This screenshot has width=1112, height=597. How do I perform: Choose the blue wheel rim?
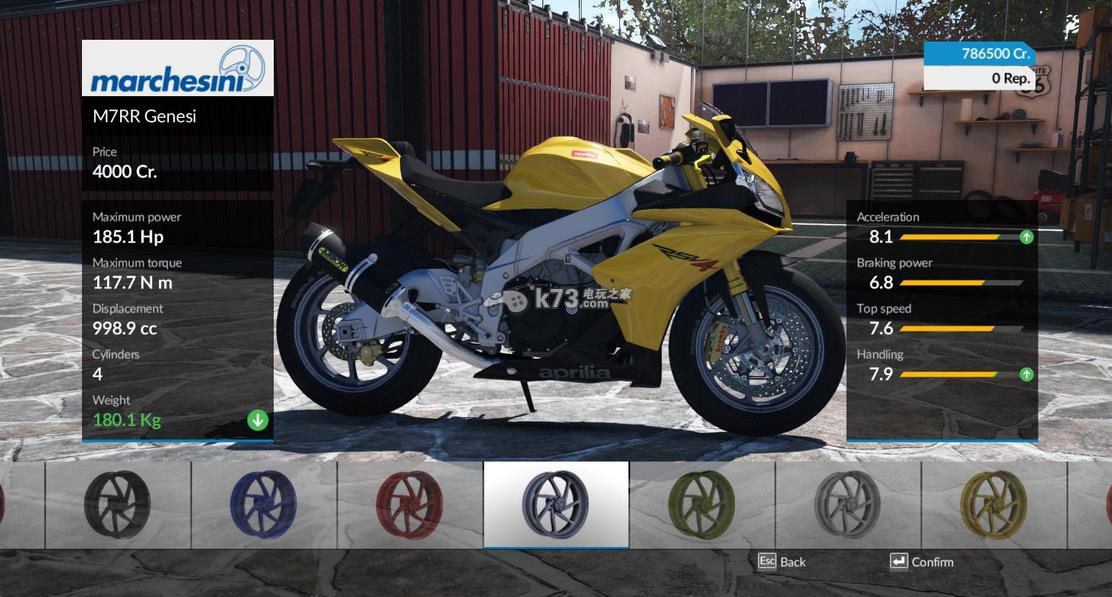(263, 504)
